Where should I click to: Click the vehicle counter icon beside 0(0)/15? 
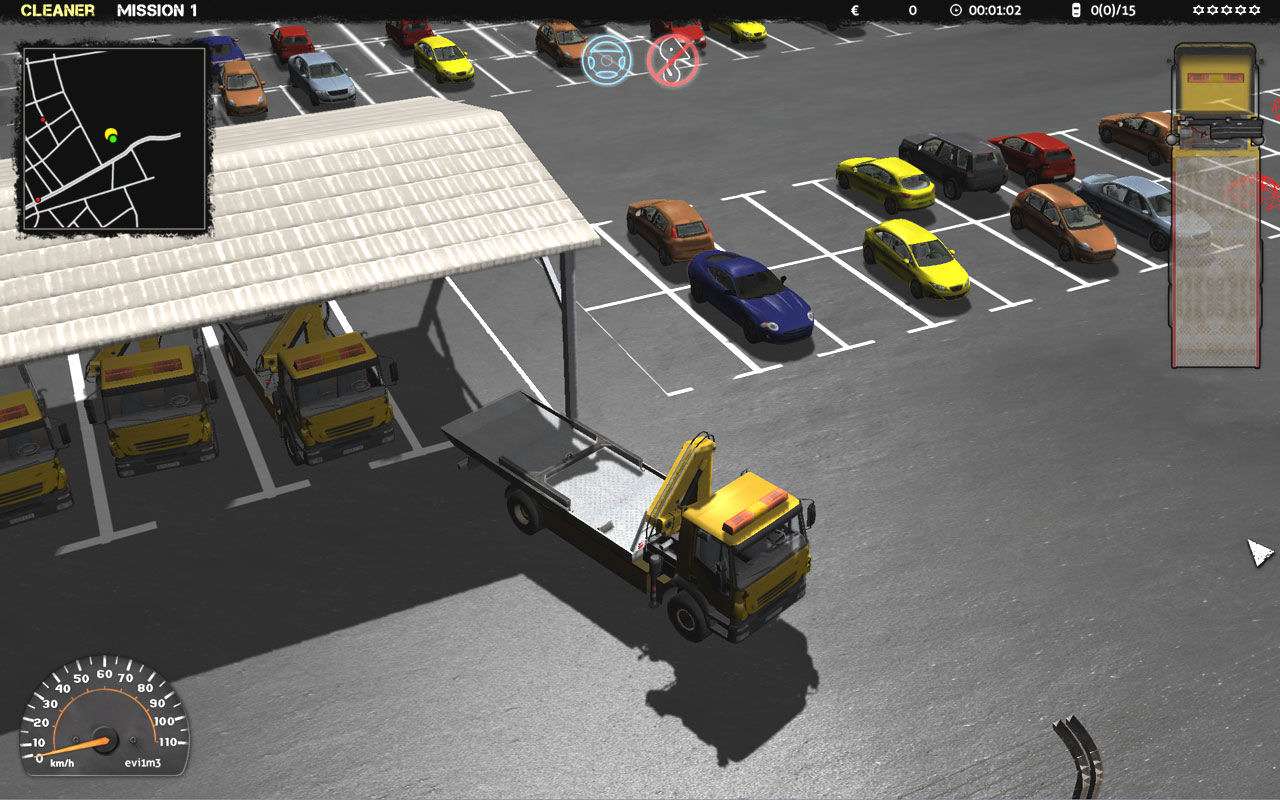click(x=1075, y=10)
